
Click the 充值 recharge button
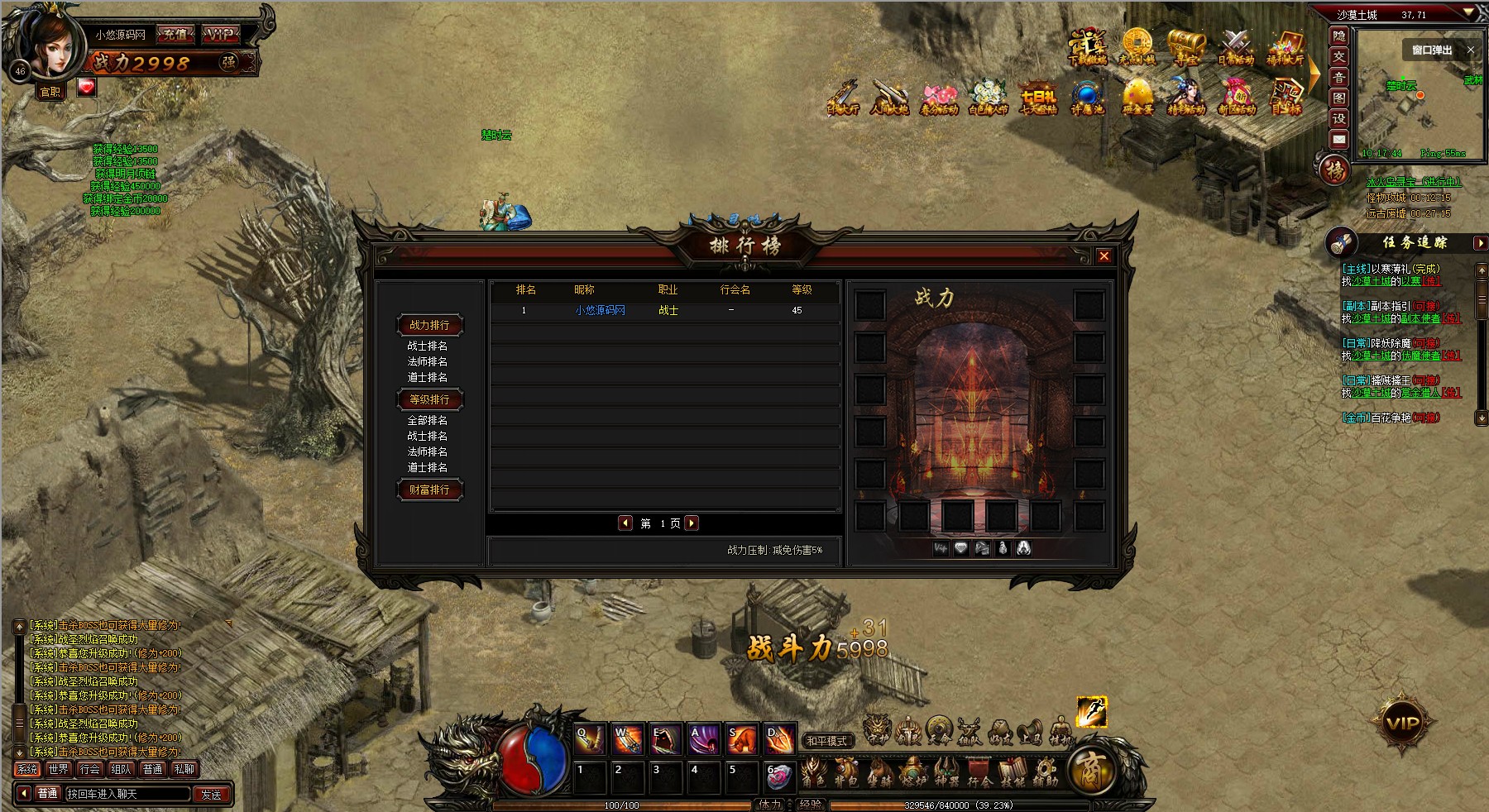[175, 34]
